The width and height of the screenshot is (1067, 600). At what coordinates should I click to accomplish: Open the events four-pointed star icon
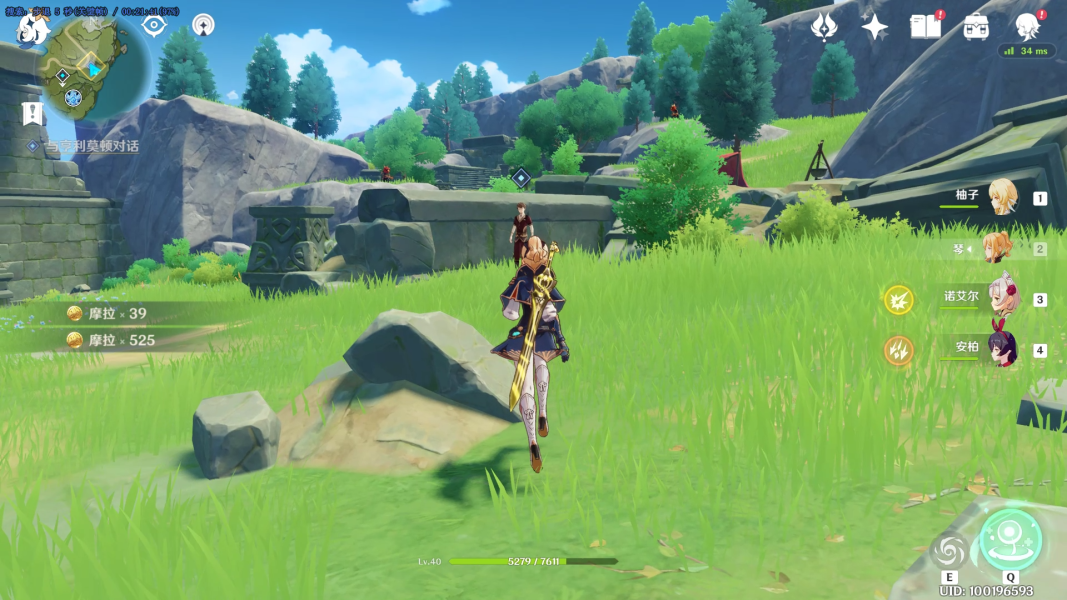coord(875,27)
